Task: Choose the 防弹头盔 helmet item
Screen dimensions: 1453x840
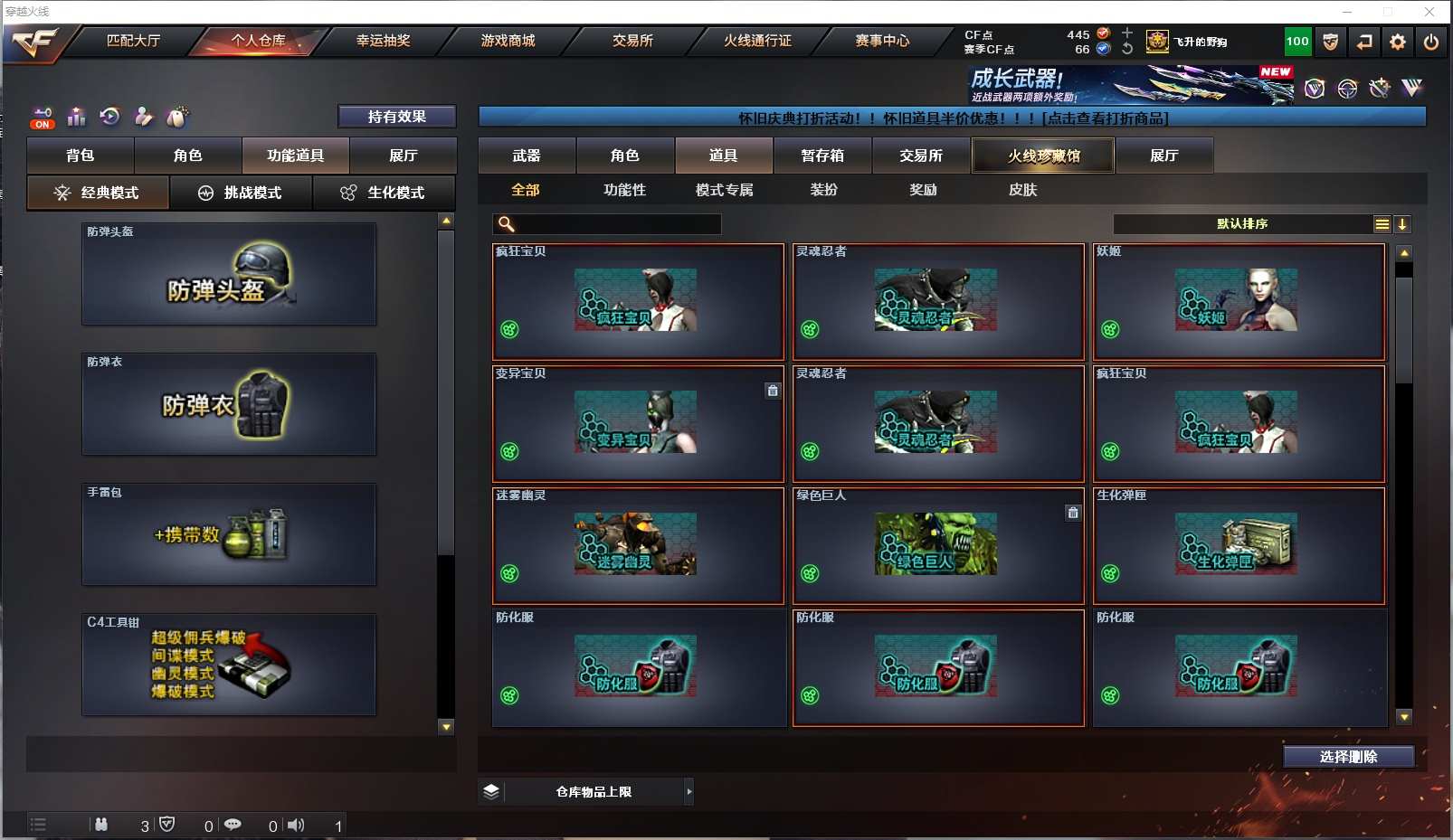Action: (229, 274)
